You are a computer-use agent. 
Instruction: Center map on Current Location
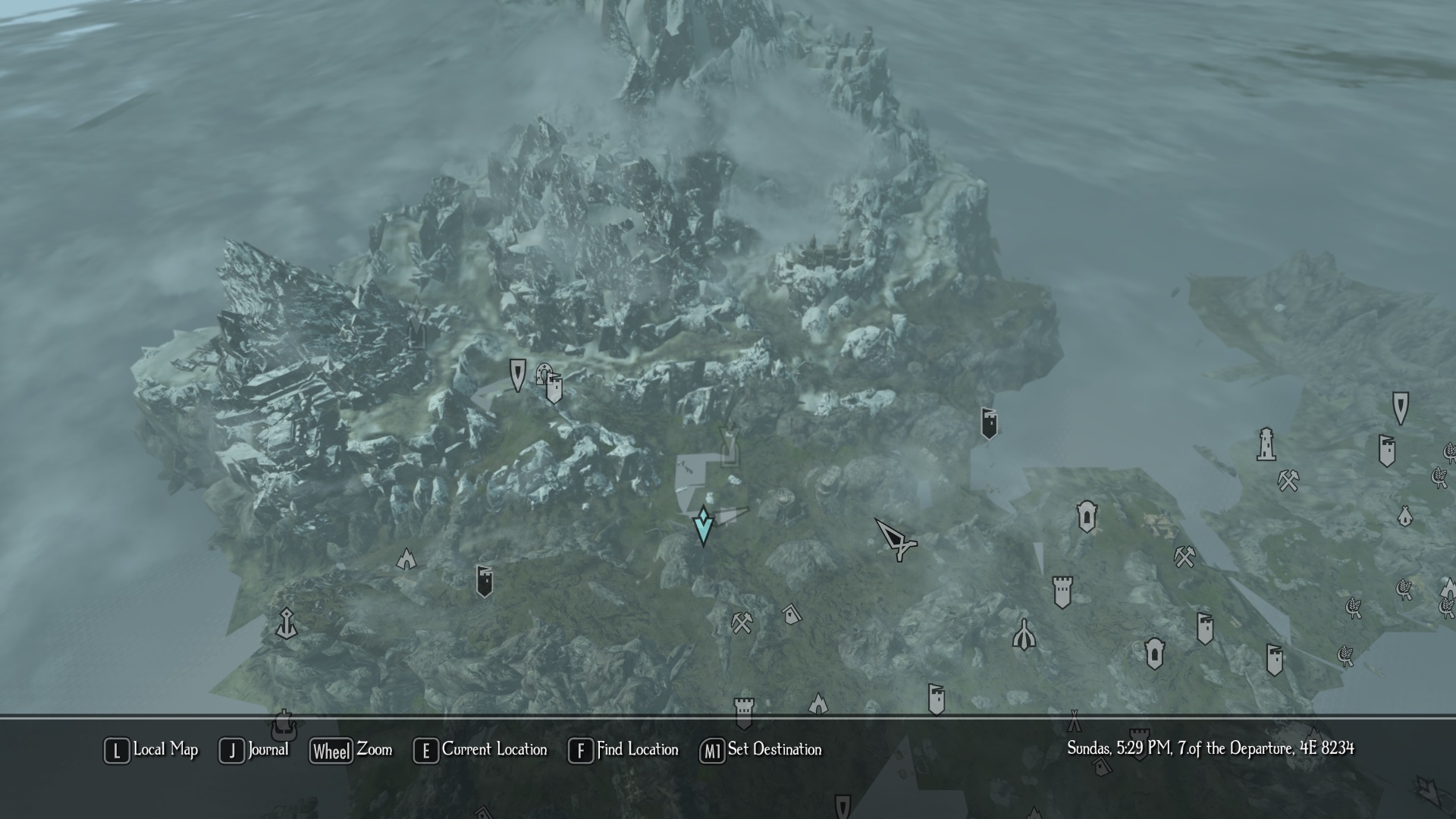point(480,750)
